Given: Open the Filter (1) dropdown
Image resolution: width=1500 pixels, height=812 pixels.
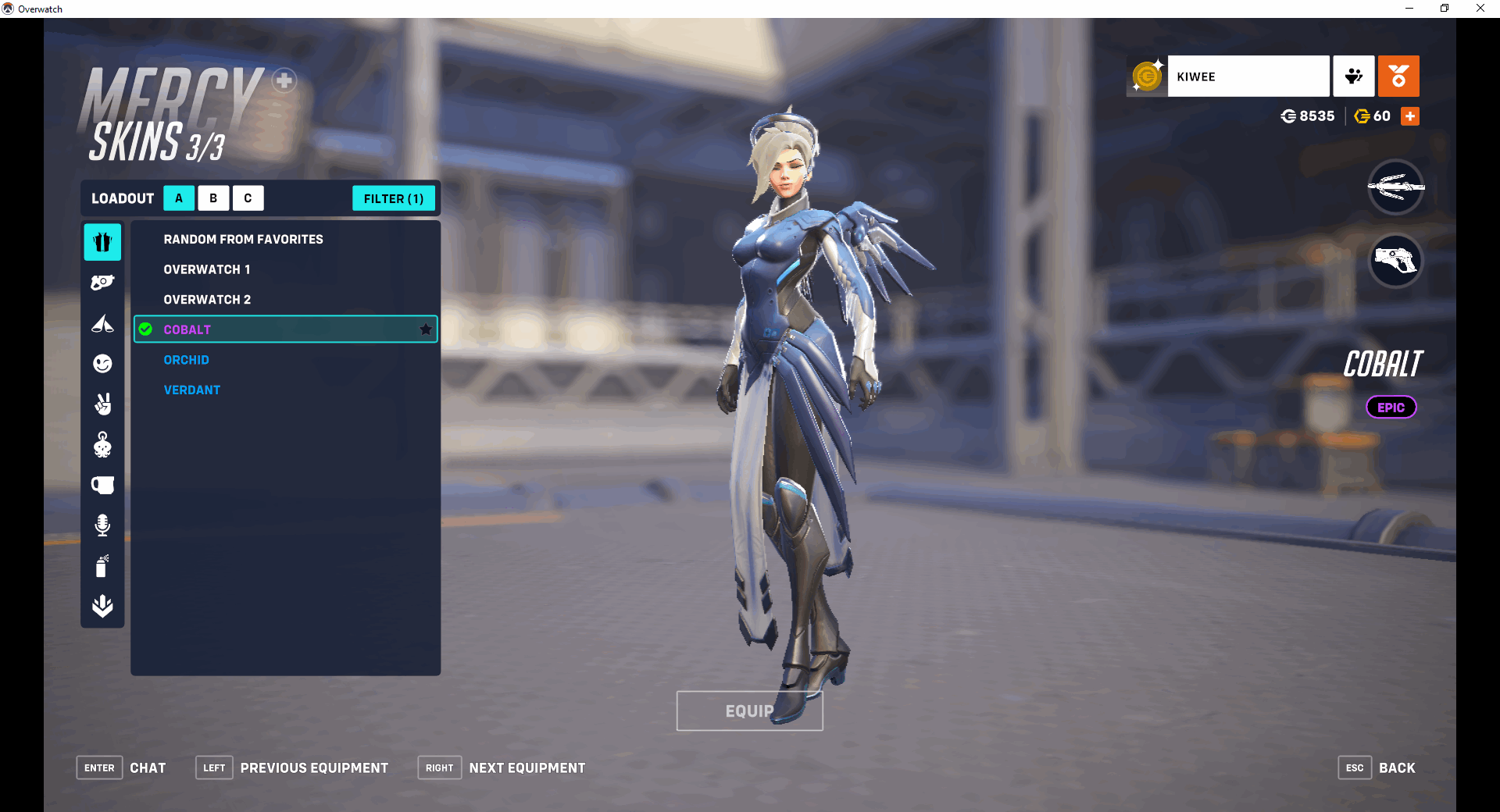Looking at the screenshot, I should [394, 198].
